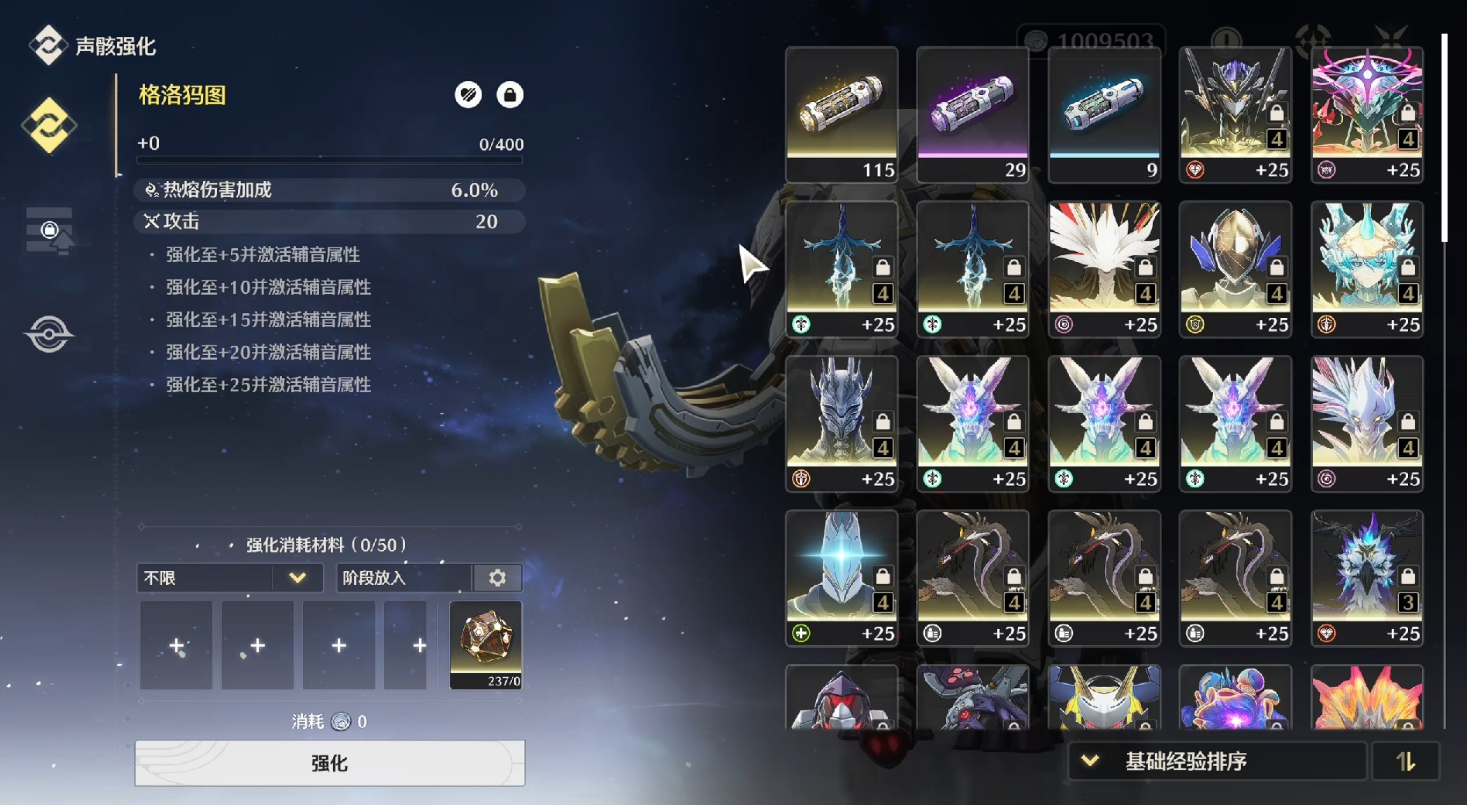Toggle the sort order arrows button

tap(1406, 762)
